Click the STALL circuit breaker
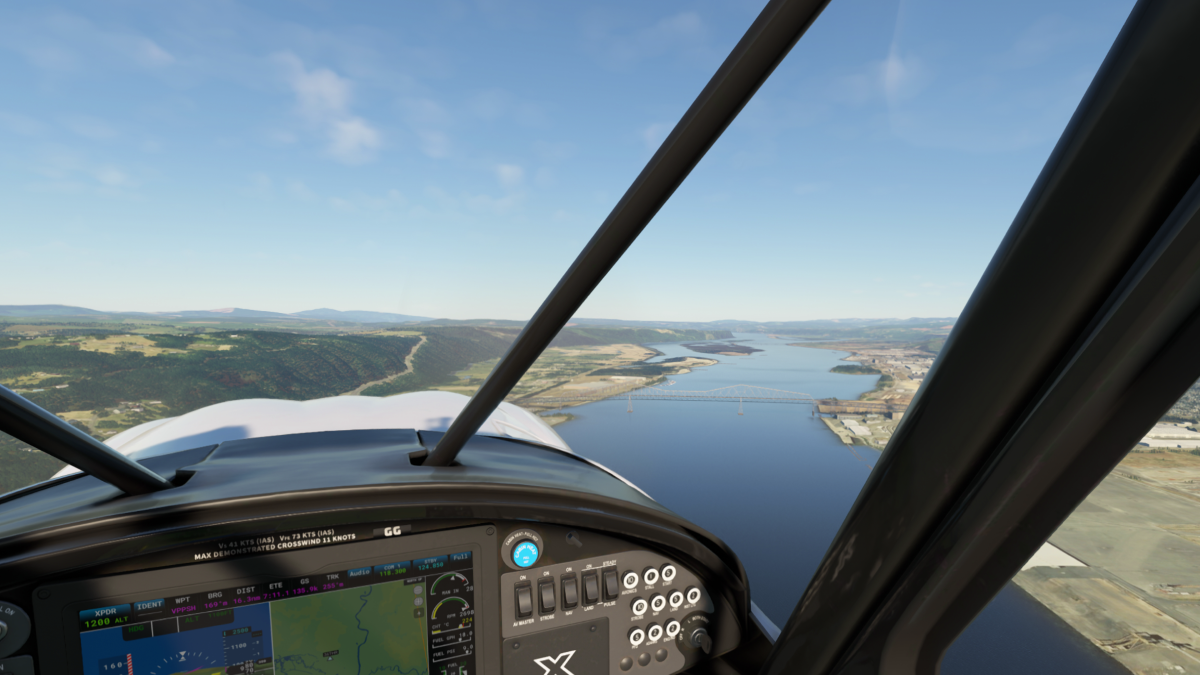This screenshot has height=675, width=1200. 651,575
